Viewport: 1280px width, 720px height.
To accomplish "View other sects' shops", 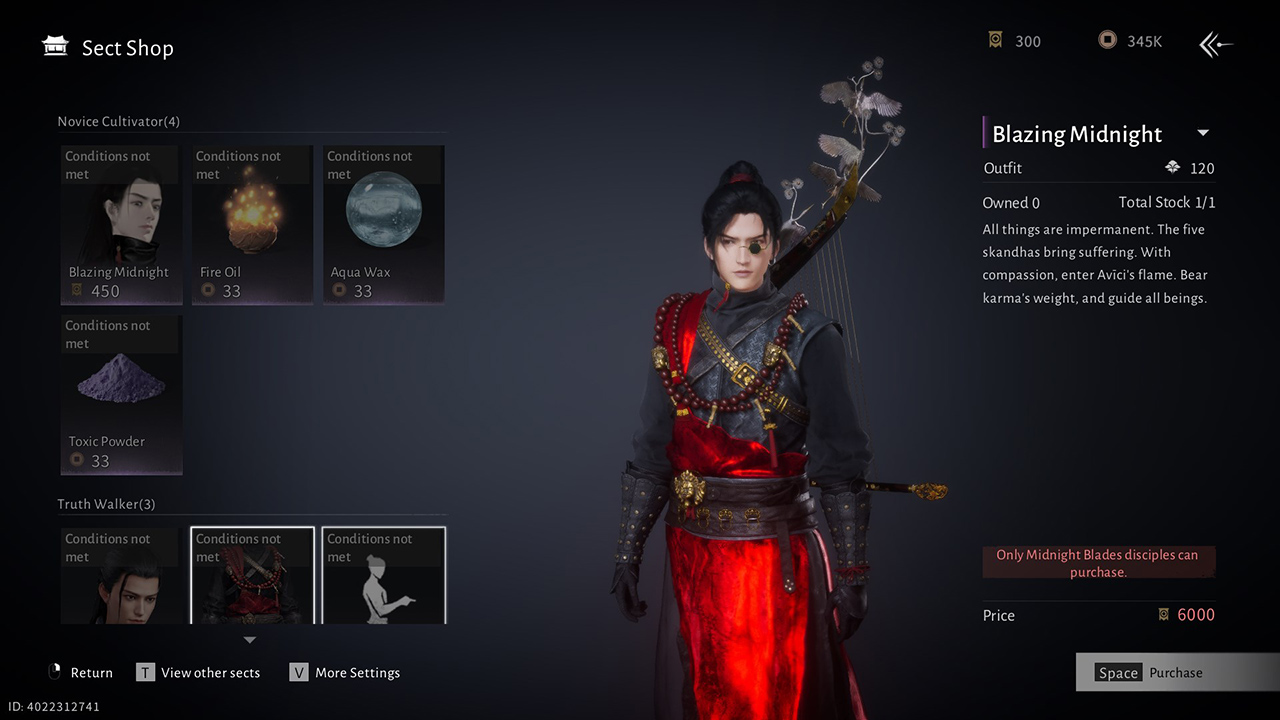I will 200,673.
